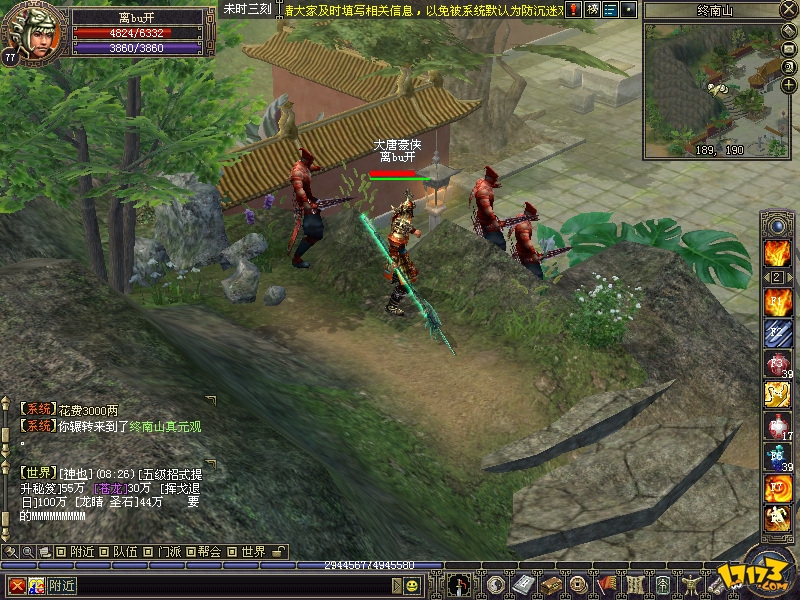Close the 终南山 minimap panel
The width and height of the screenshot is (800, 600).
787,10
